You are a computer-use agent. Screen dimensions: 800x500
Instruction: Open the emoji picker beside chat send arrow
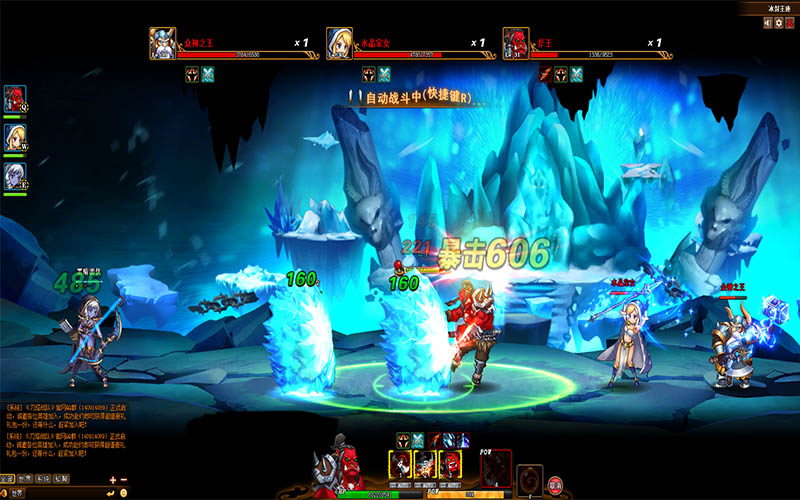pyautogui.click(x=124, y=493)
